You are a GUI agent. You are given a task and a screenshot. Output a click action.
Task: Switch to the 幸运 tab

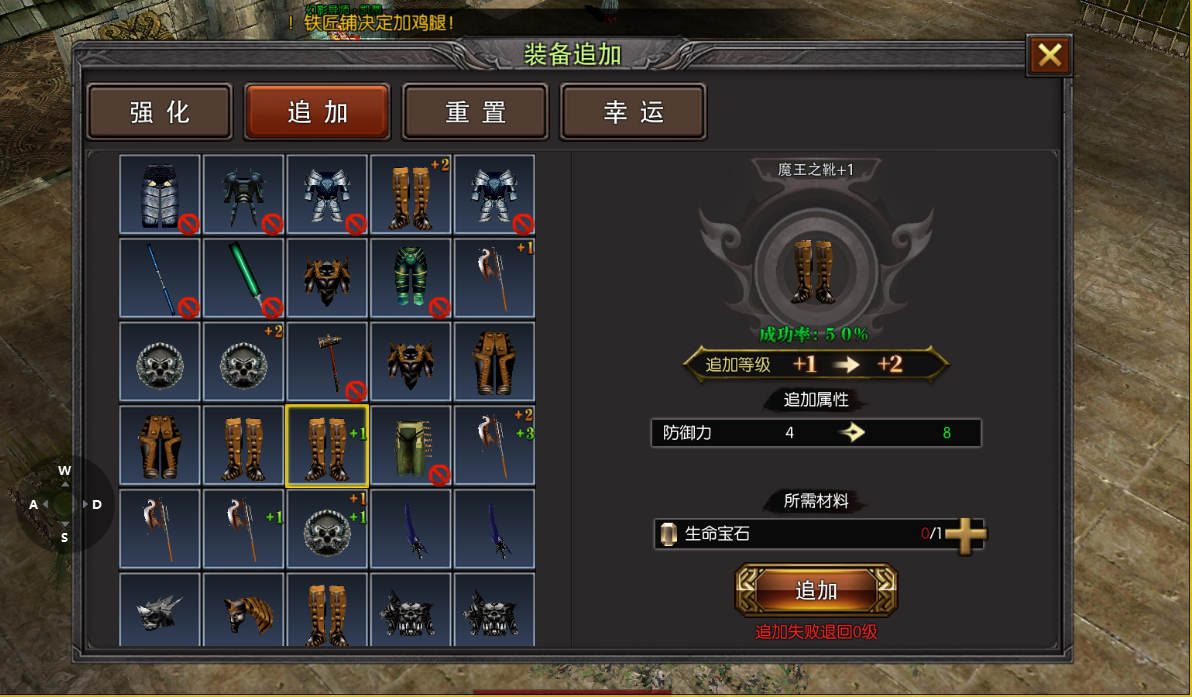click(x=633, y=111)
